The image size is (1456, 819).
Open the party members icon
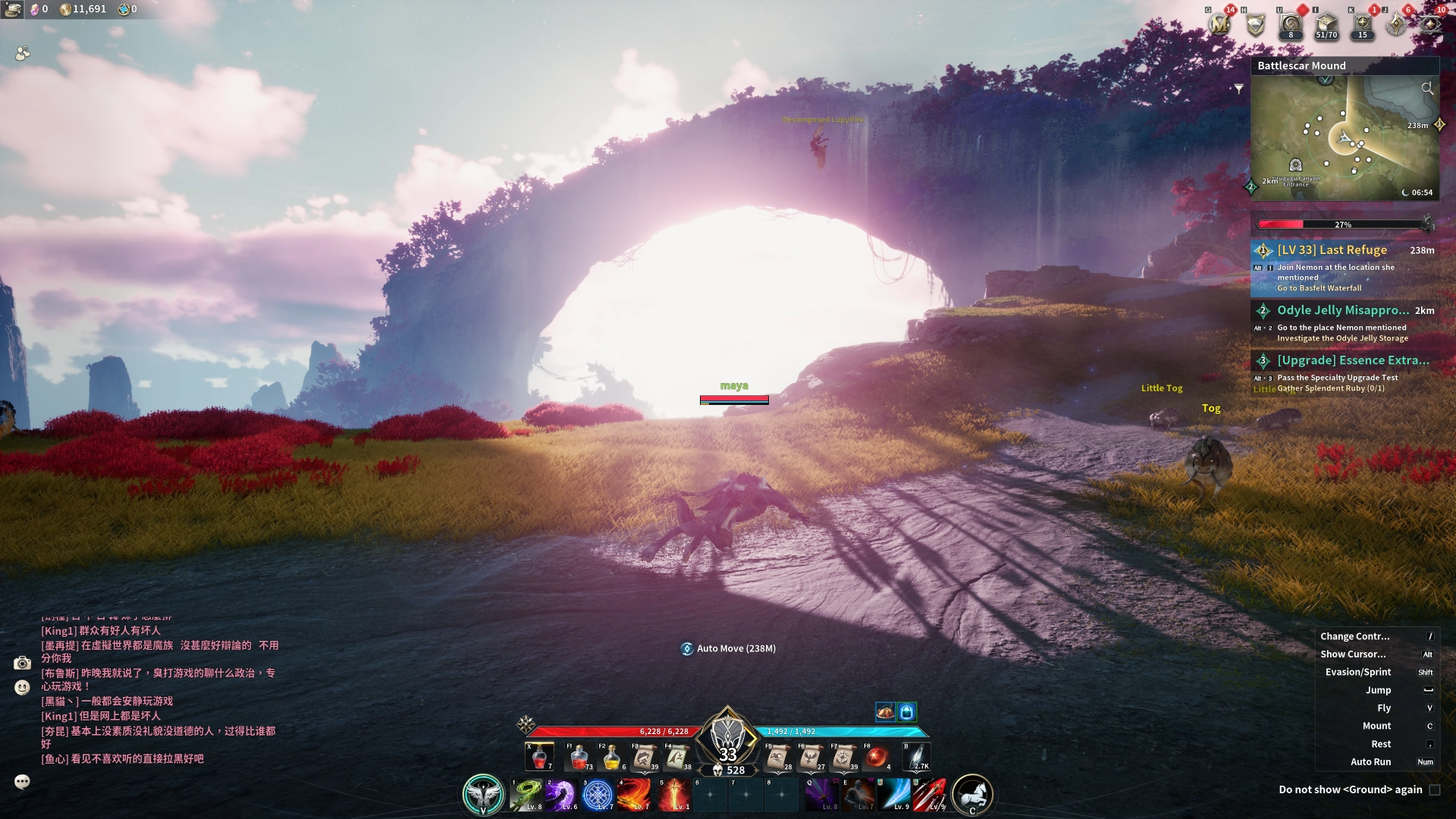(x=23, y=53)
